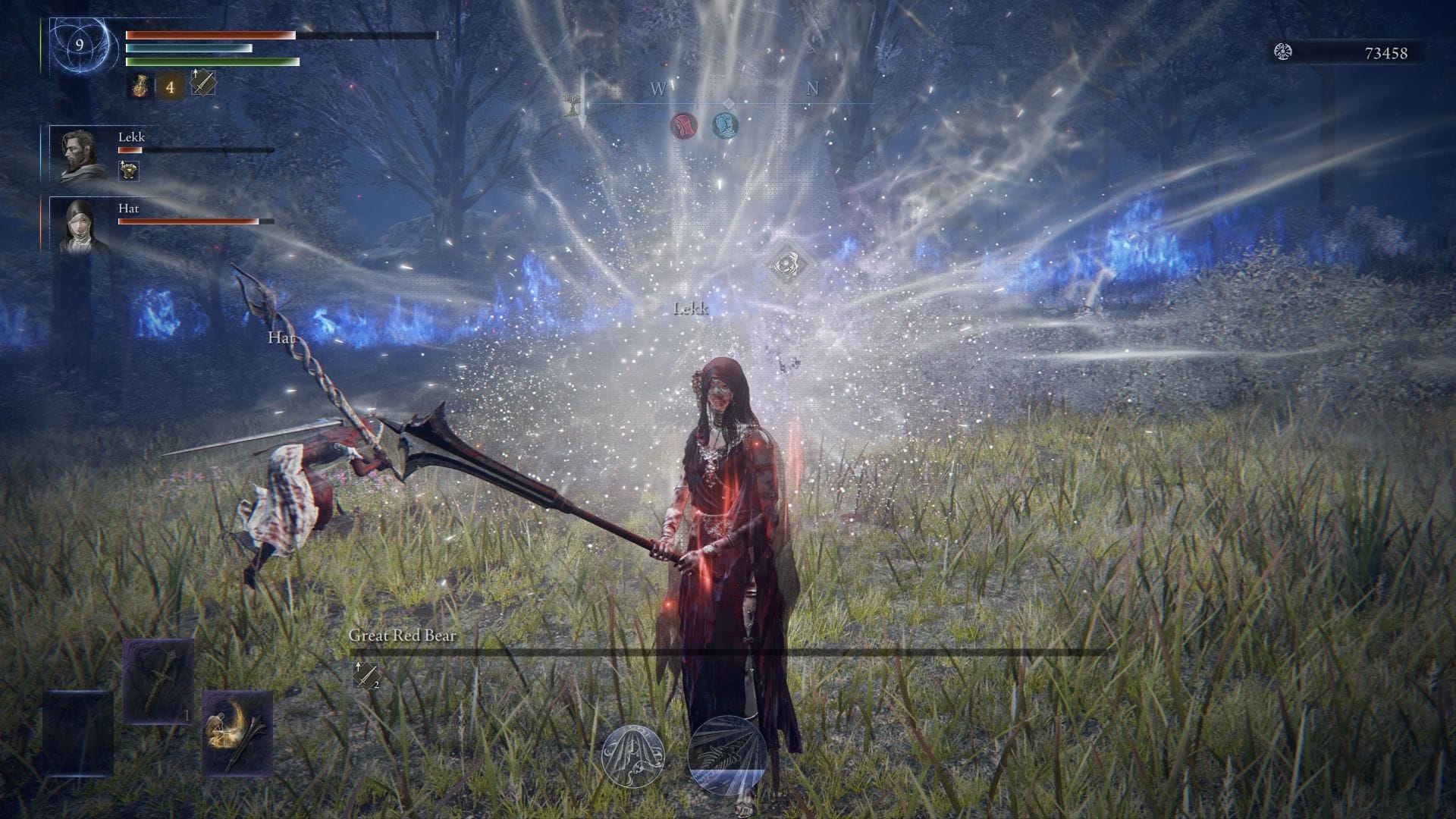1456x819 pixels.
Task: Click the W compass direction label
Action: (657, 89)
